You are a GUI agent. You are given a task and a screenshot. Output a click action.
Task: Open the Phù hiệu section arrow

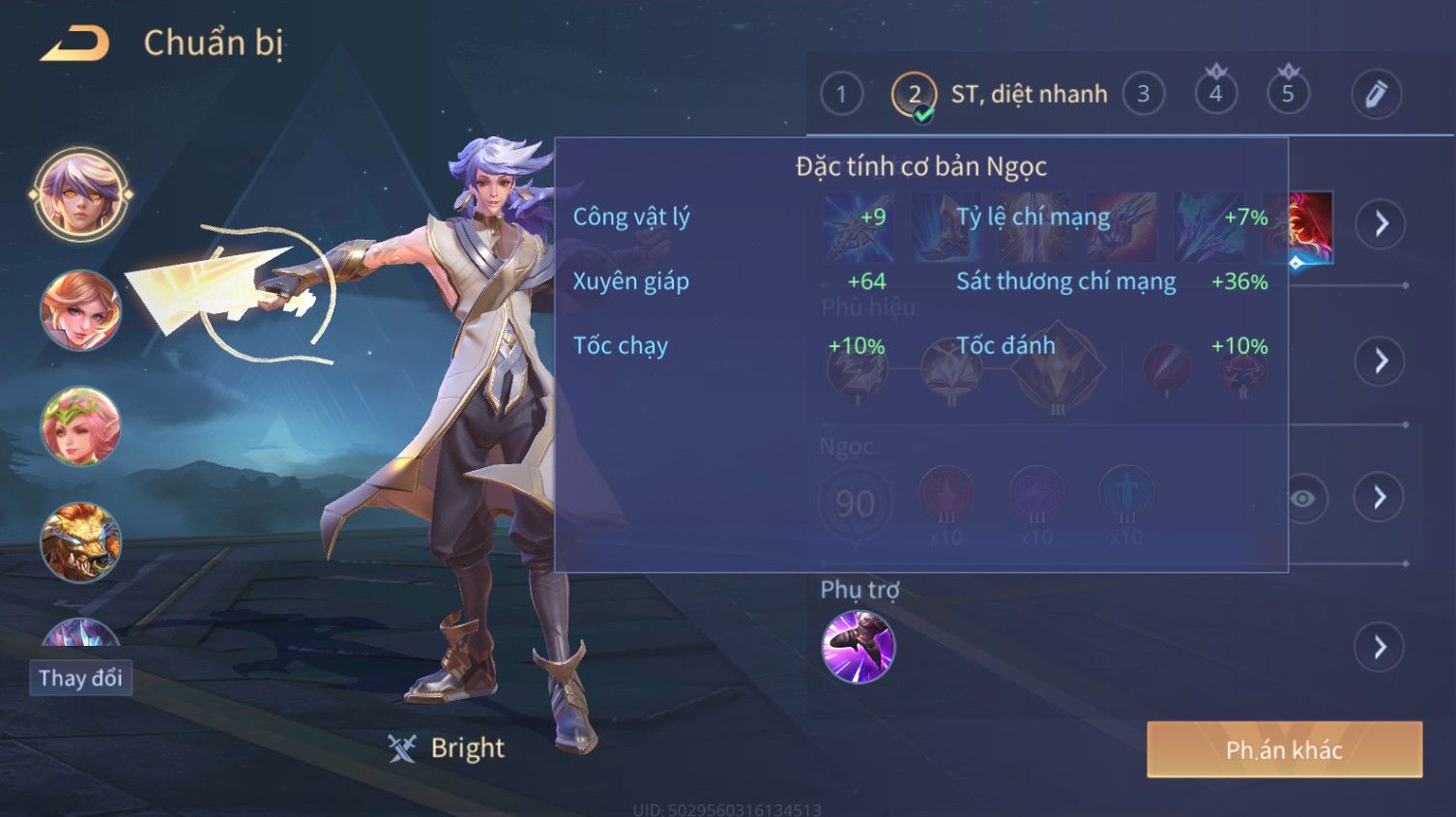click(x=1380, y=362)
